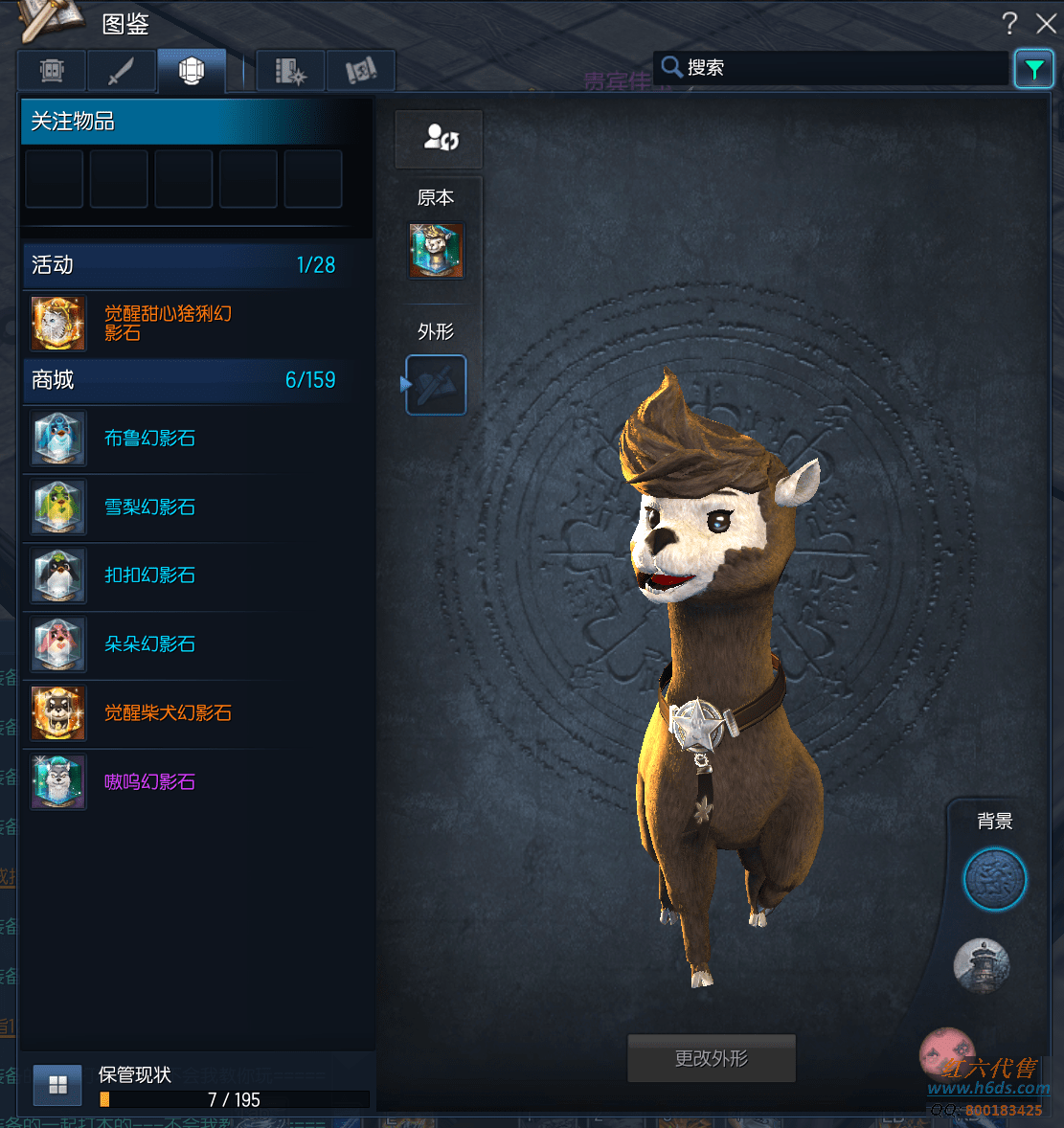
Task: Choose 觉醒柴犬幻影石 in the list
Action: tap(168, 713)
